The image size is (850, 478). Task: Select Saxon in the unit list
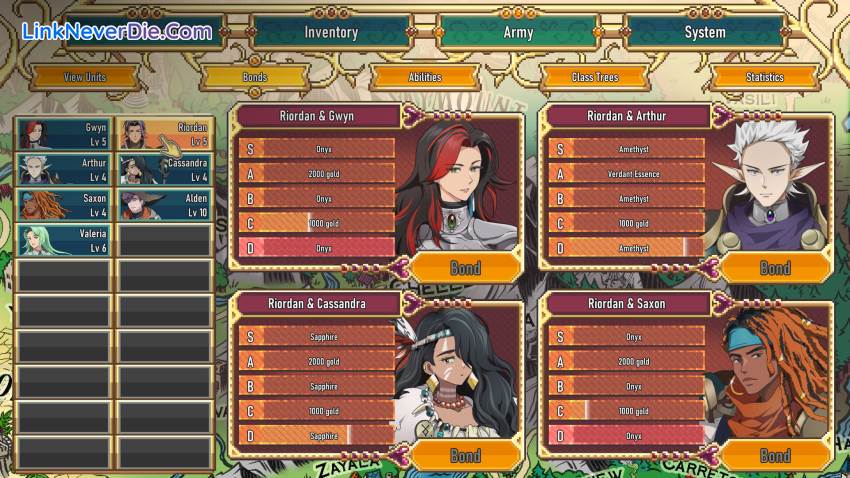pyautogui.click(x=63, y=205)
